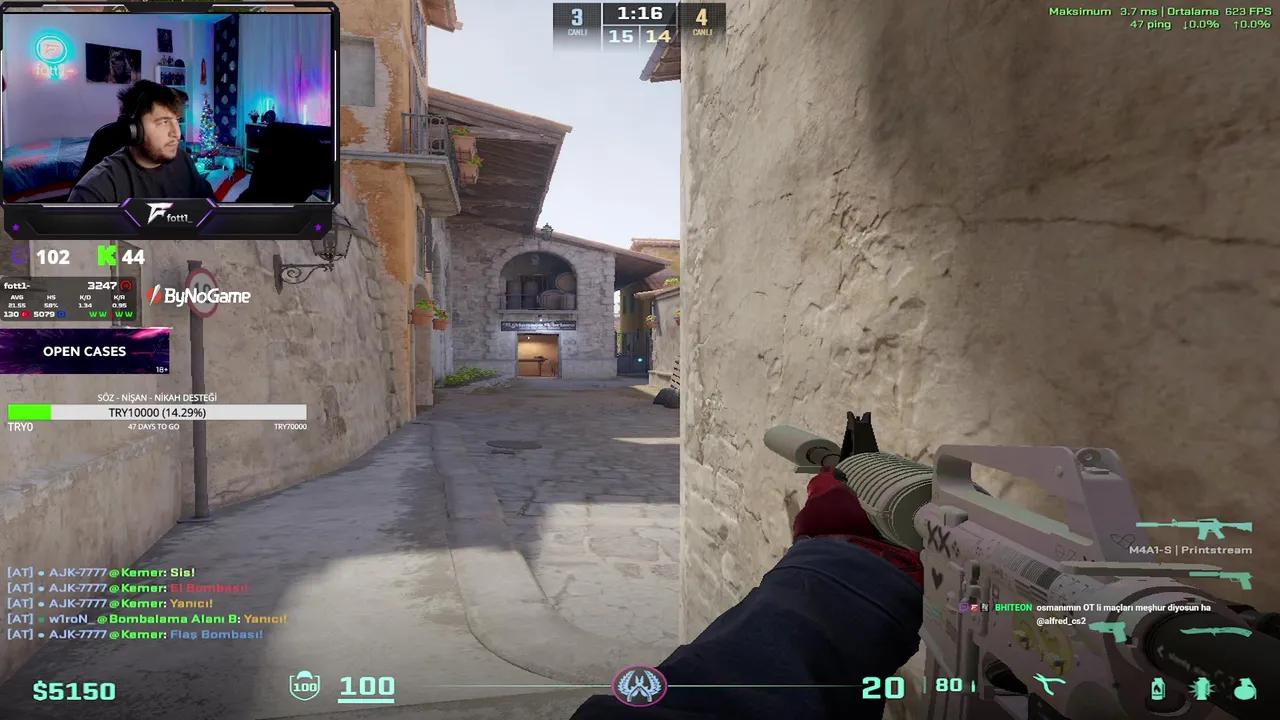Click the team emblem on the bottom health bar
Image resolution: width=1280 pixels, height=720 pixels.
click(x=640, y=687)
